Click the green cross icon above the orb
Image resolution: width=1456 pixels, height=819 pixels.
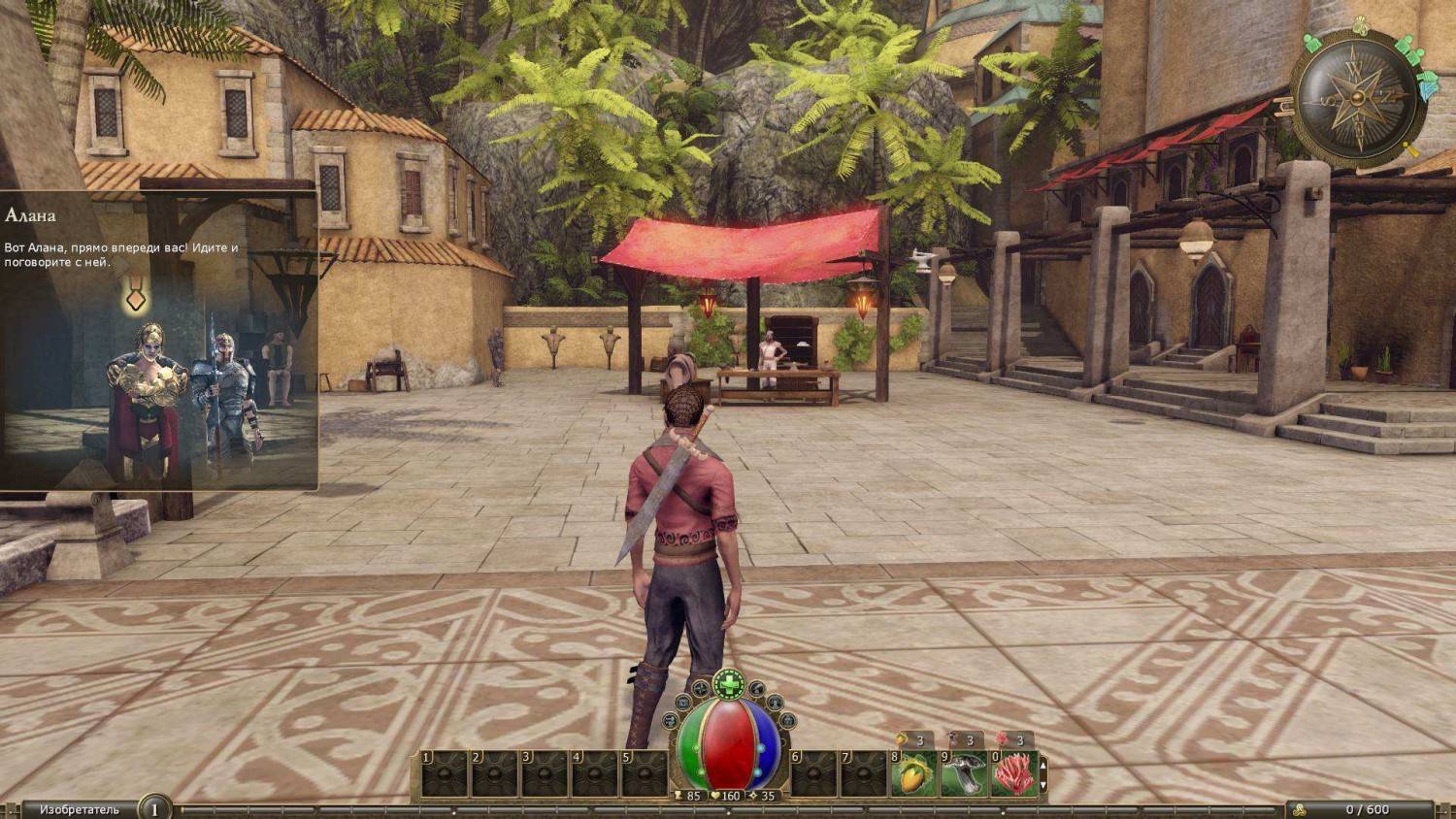click(x=728, y=684)
